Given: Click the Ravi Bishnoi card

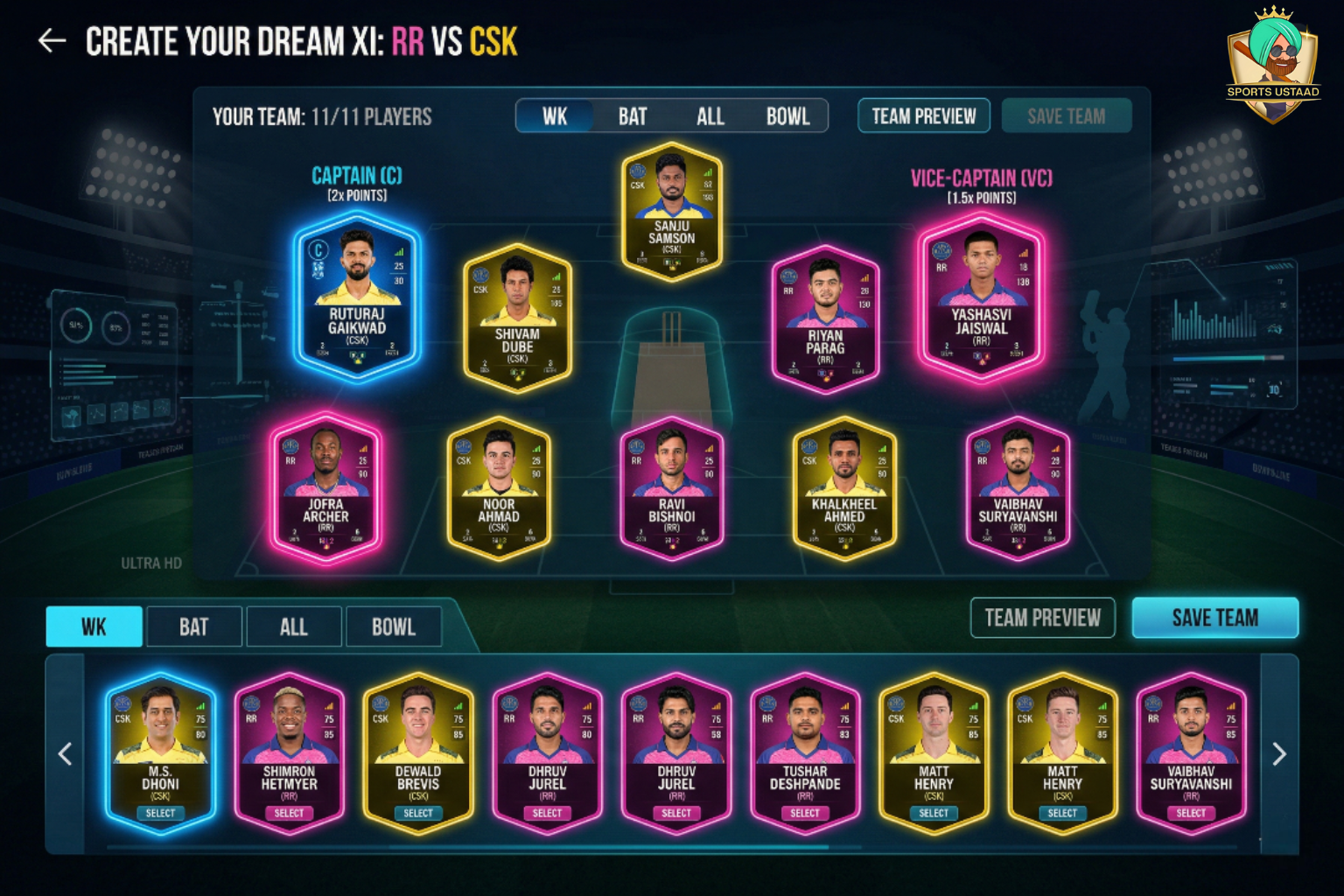Looking at the screenshot, I should point(671,488).
